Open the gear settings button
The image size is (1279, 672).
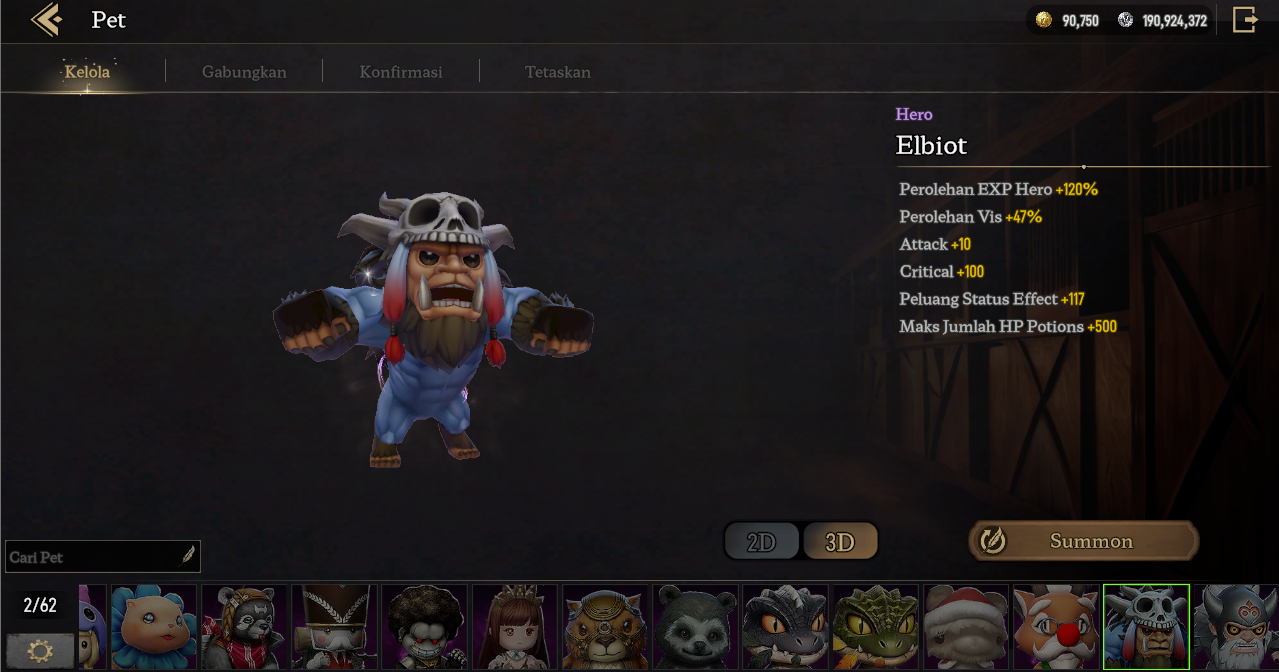(x=40, y=651)
